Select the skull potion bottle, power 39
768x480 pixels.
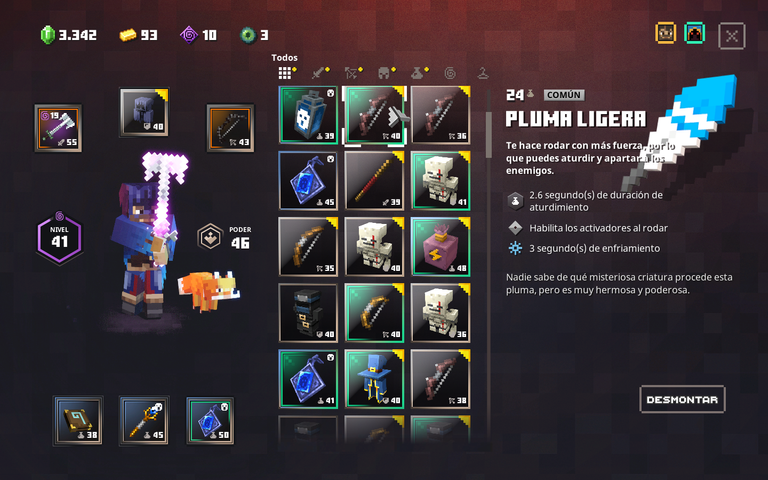(308, 114)
